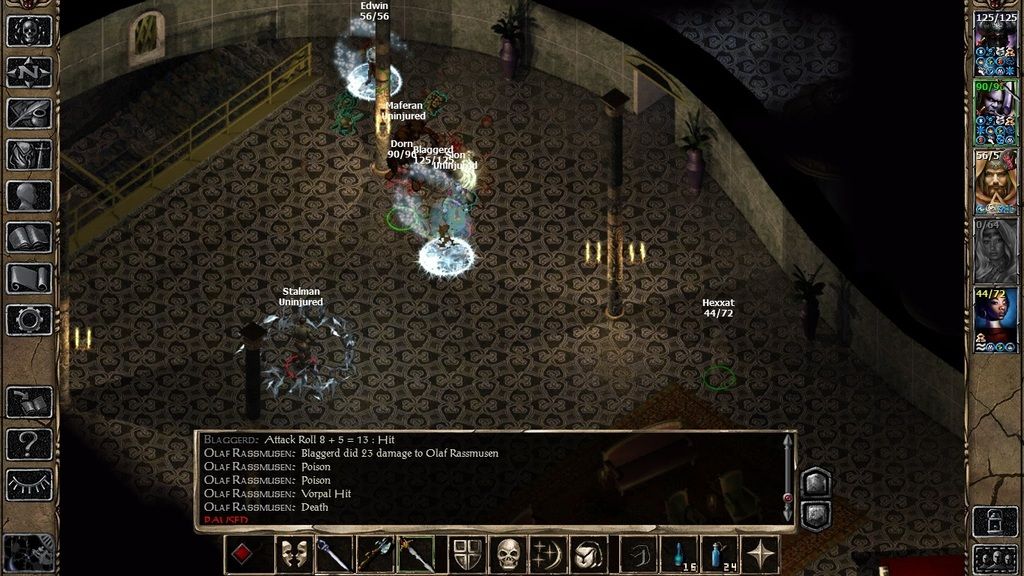Open the journal quill button
The height and width of the screenshot is (576, 1024).
29,113
